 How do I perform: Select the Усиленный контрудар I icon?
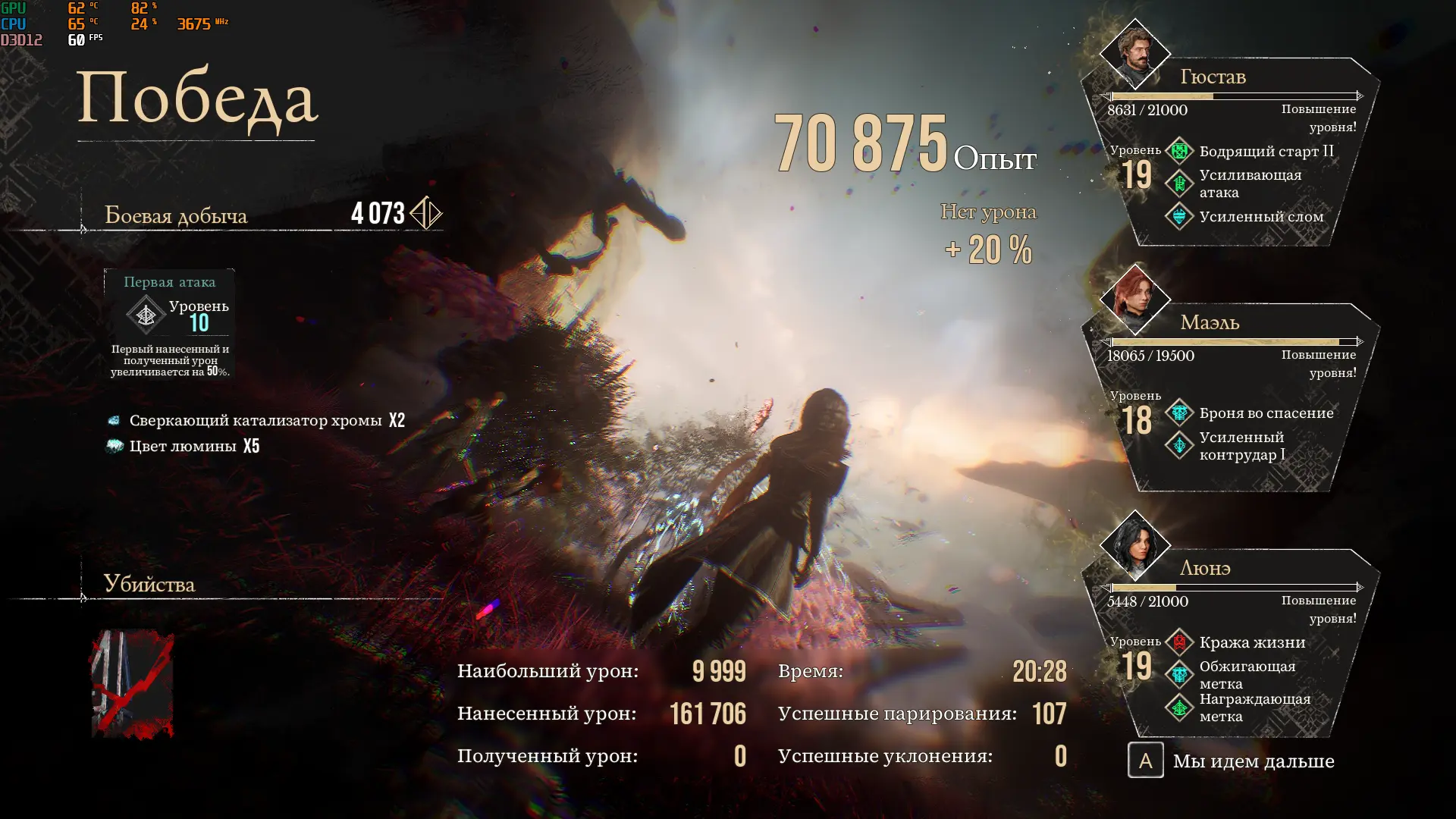tap(1179, 445)
